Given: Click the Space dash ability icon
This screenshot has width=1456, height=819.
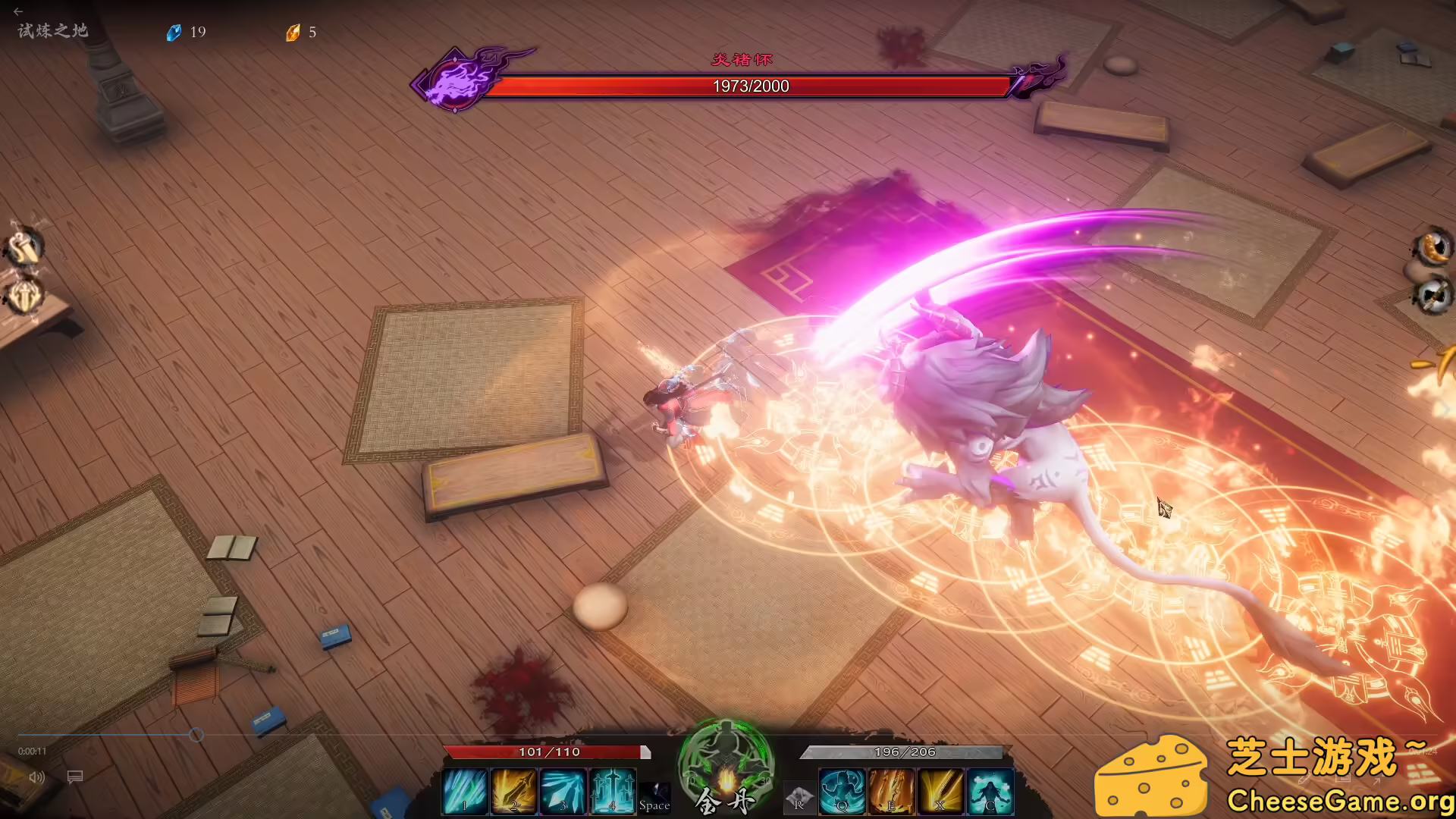Looking at the screenshot, I should tap(654, 798).
